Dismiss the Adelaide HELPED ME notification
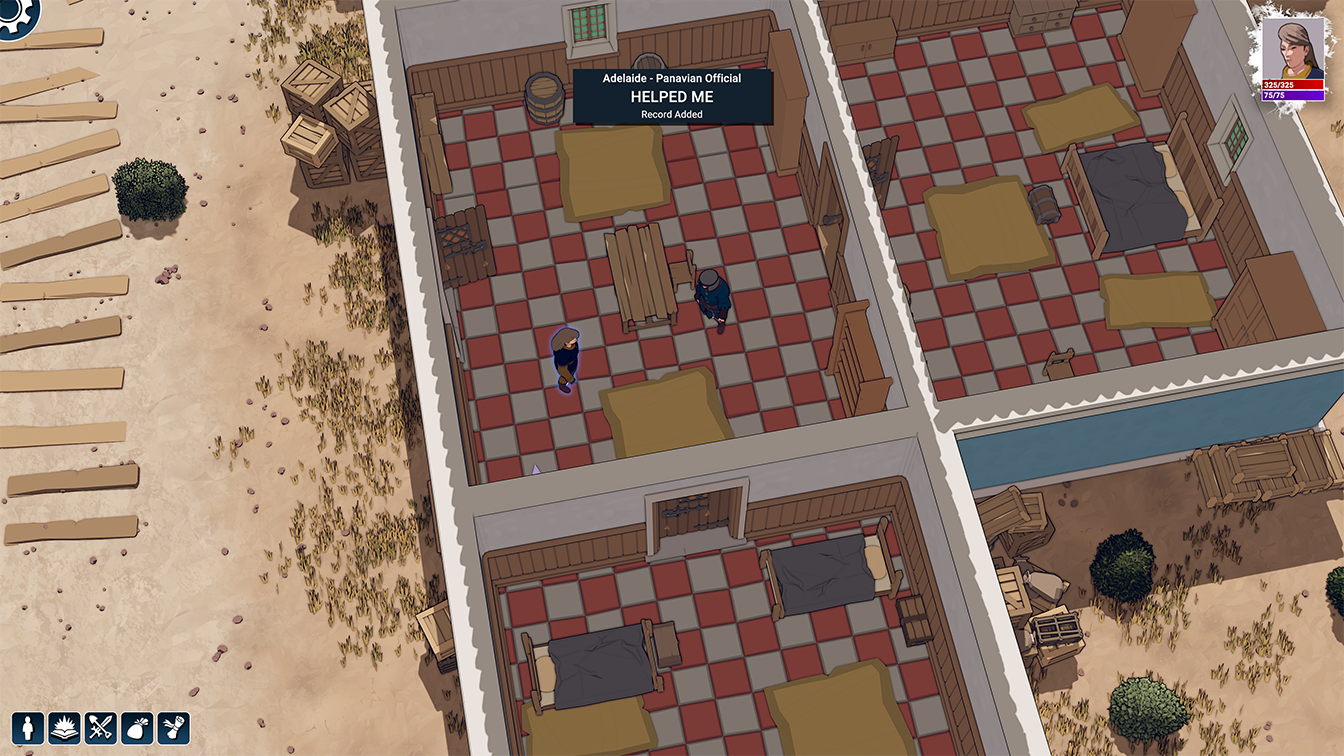The height and width of the screenshot is (756, 1344). click(672, 96)
